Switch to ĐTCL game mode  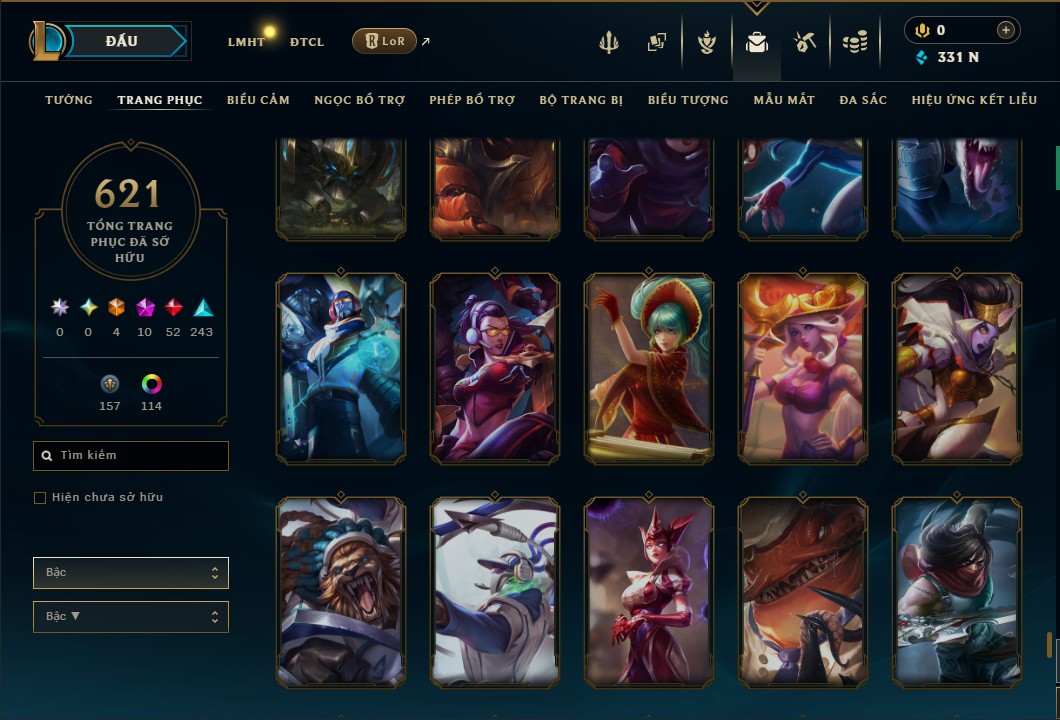click(307, 42)
